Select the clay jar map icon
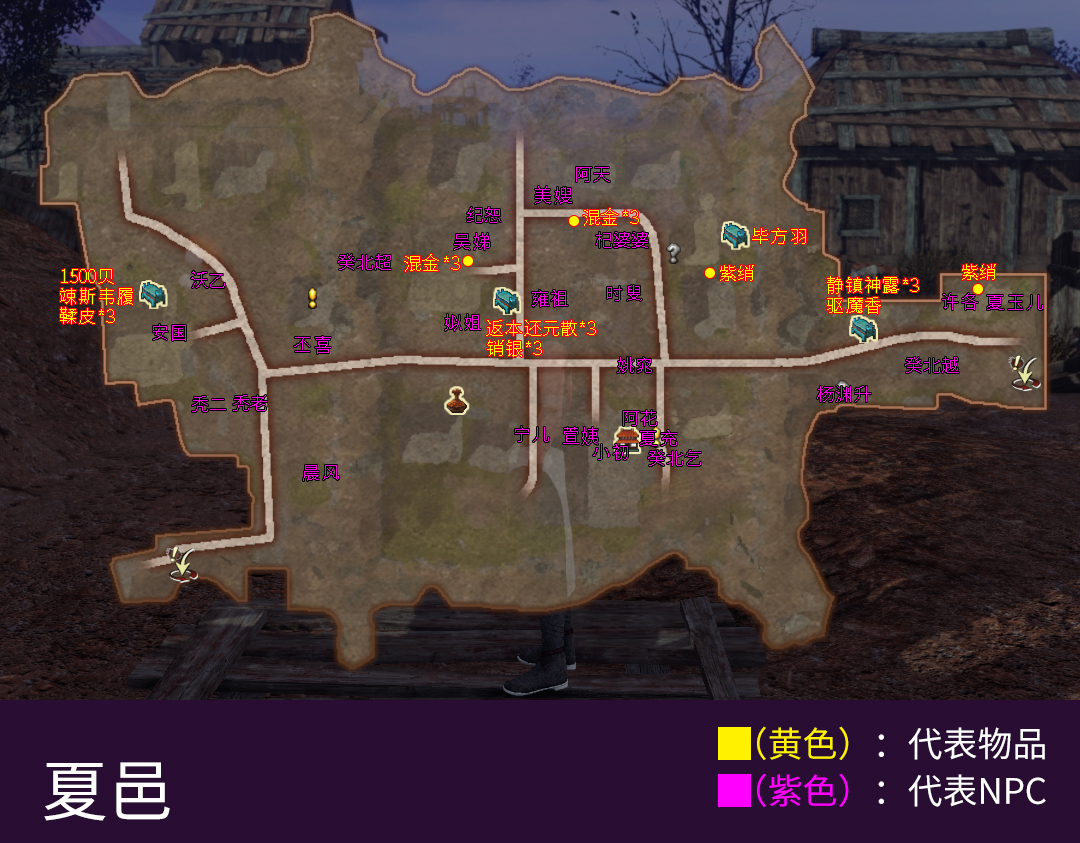The image size is (1080, 843). point(457,400)
